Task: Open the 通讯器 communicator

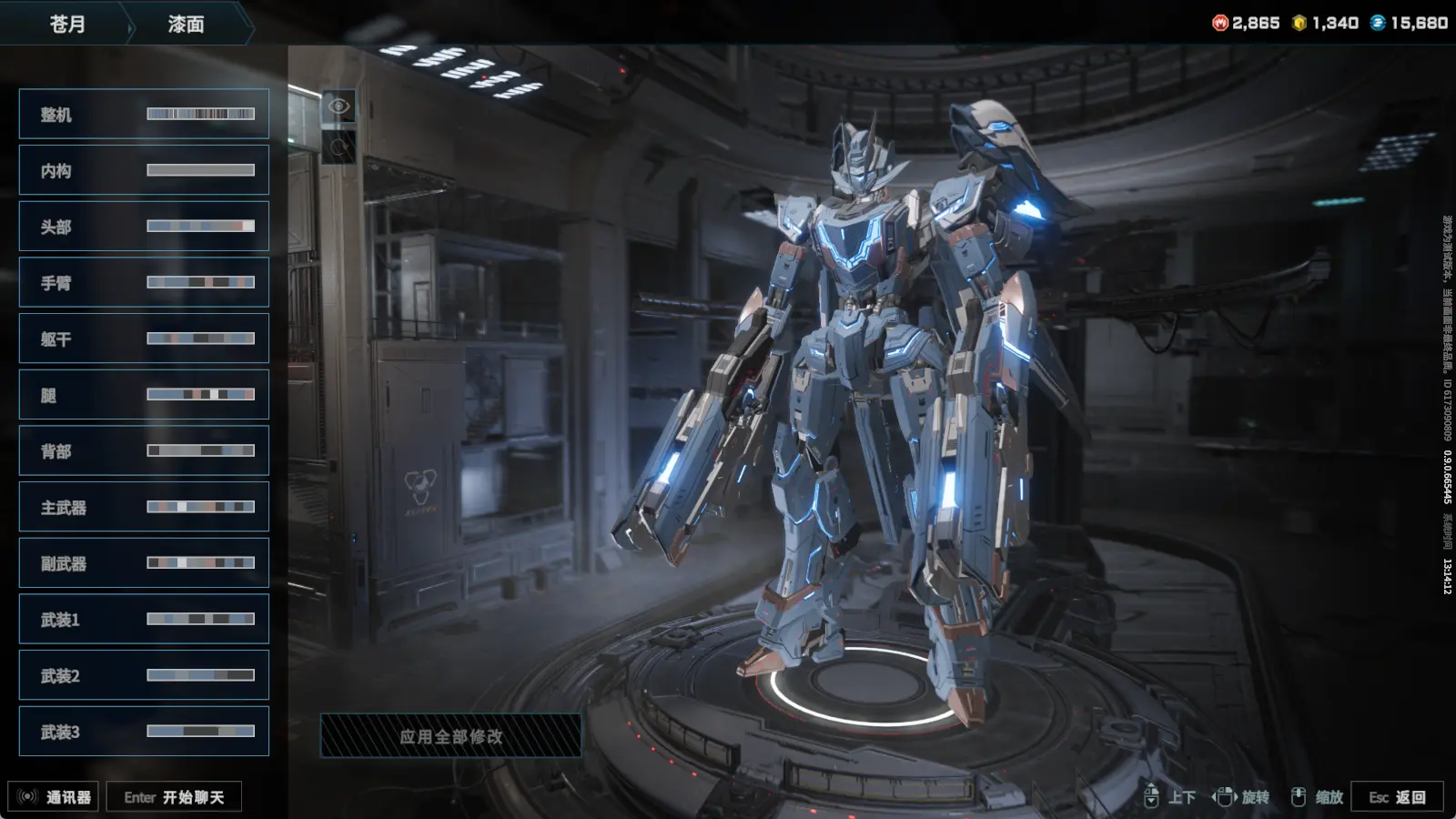Action: click(x=54, y=797)
